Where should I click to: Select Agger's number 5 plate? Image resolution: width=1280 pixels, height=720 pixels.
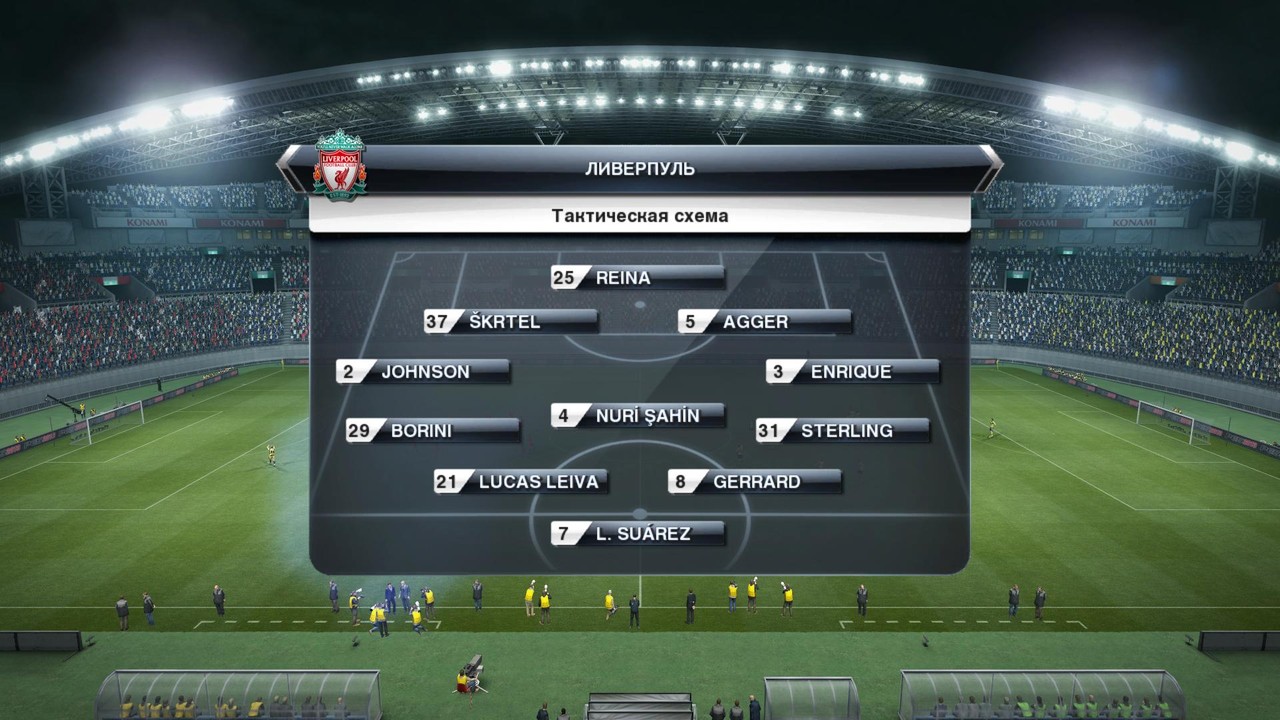(765, 322)
